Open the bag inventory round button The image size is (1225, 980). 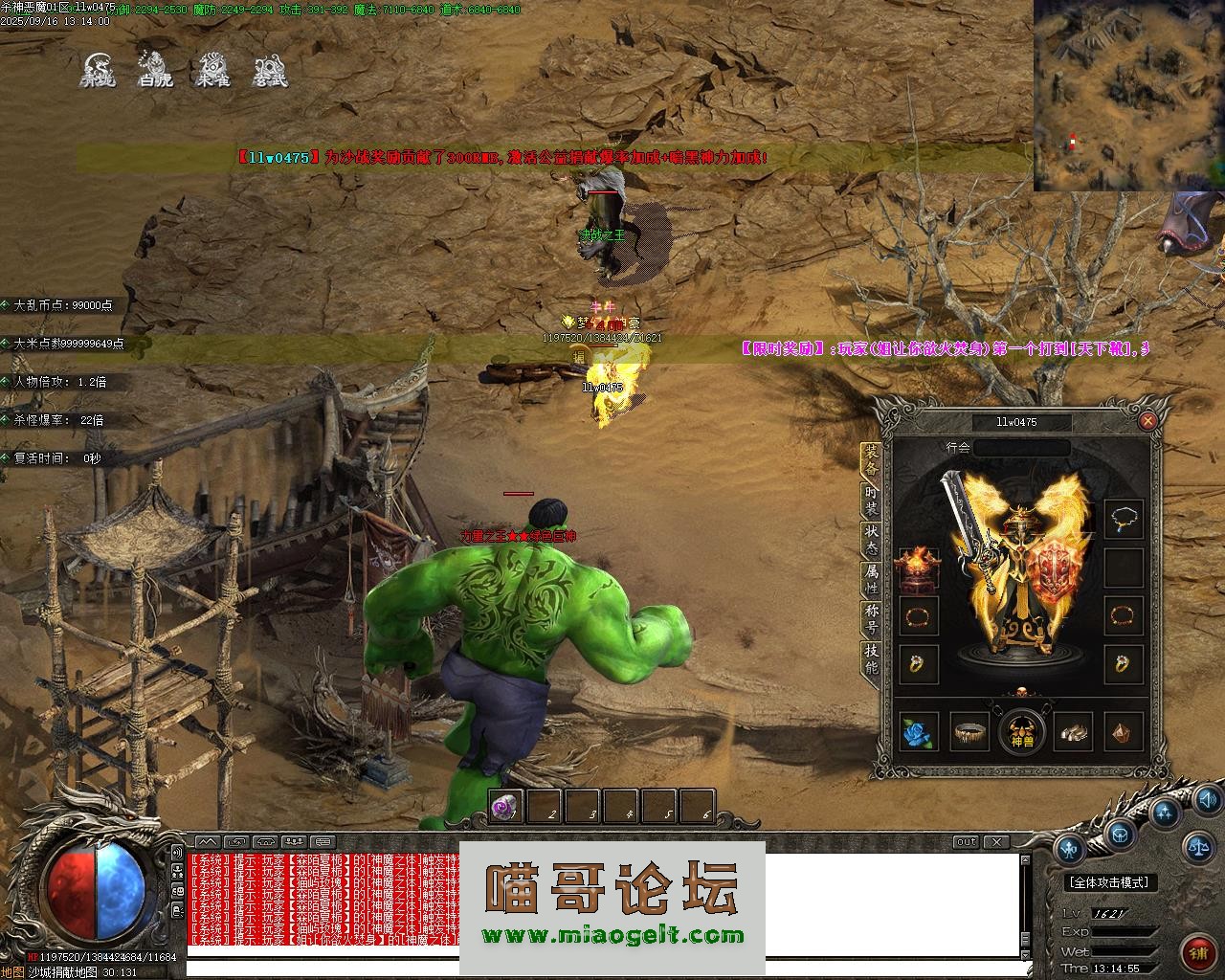click(x=1120, y=835)
